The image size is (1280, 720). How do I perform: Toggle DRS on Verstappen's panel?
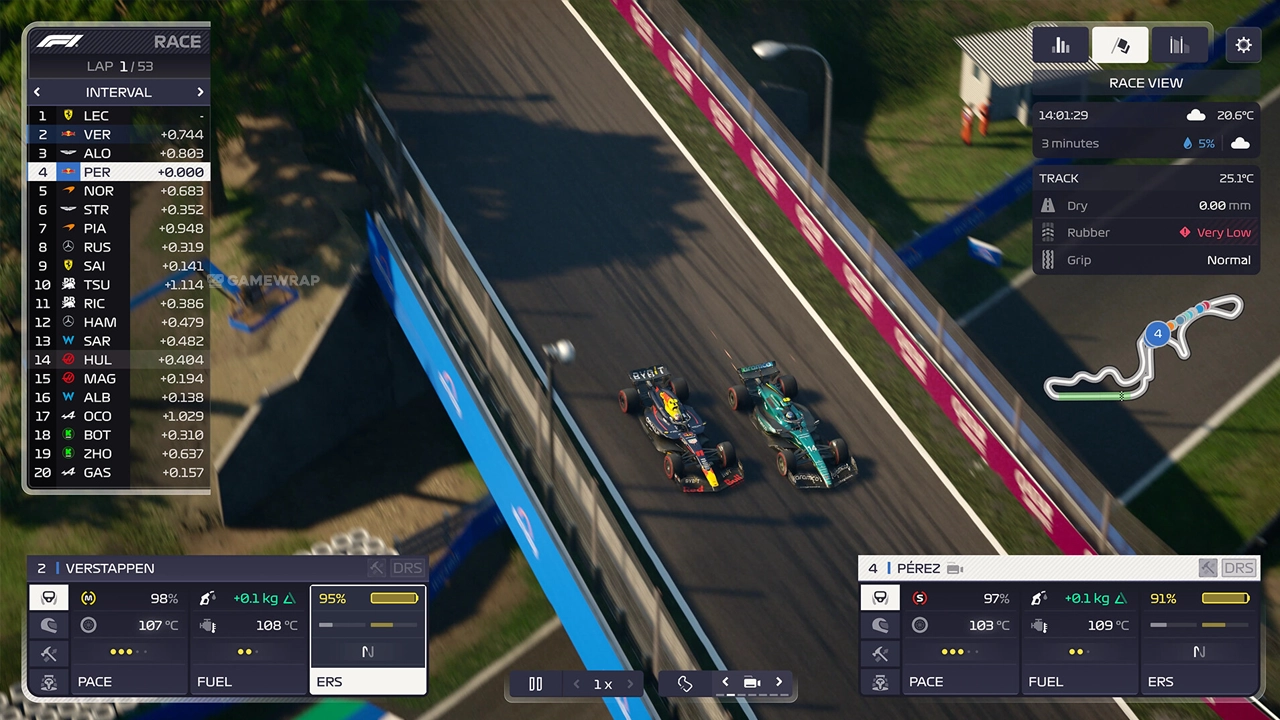(x=407, y=568)
